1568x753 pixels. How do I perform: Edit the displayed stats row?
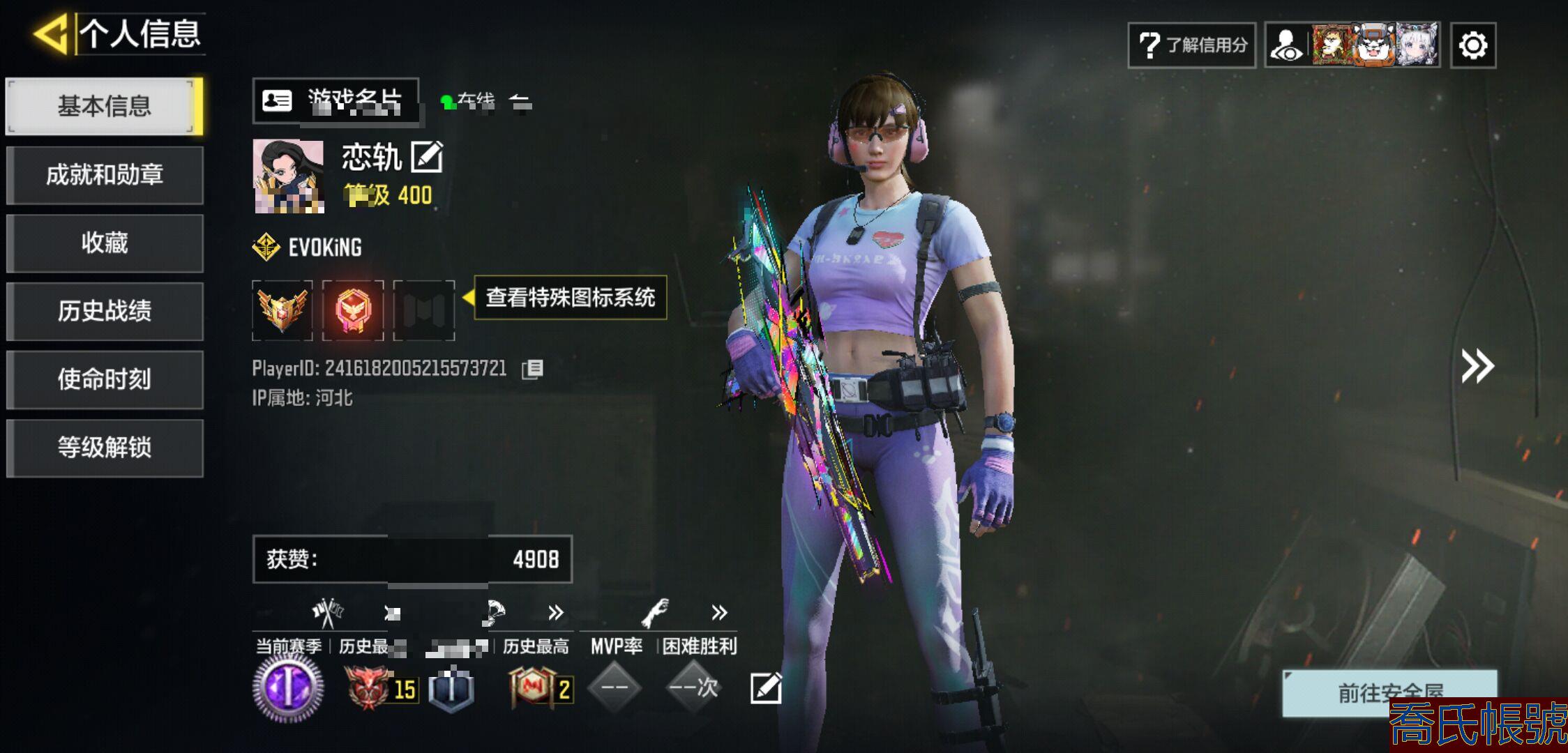pos(765,688)
